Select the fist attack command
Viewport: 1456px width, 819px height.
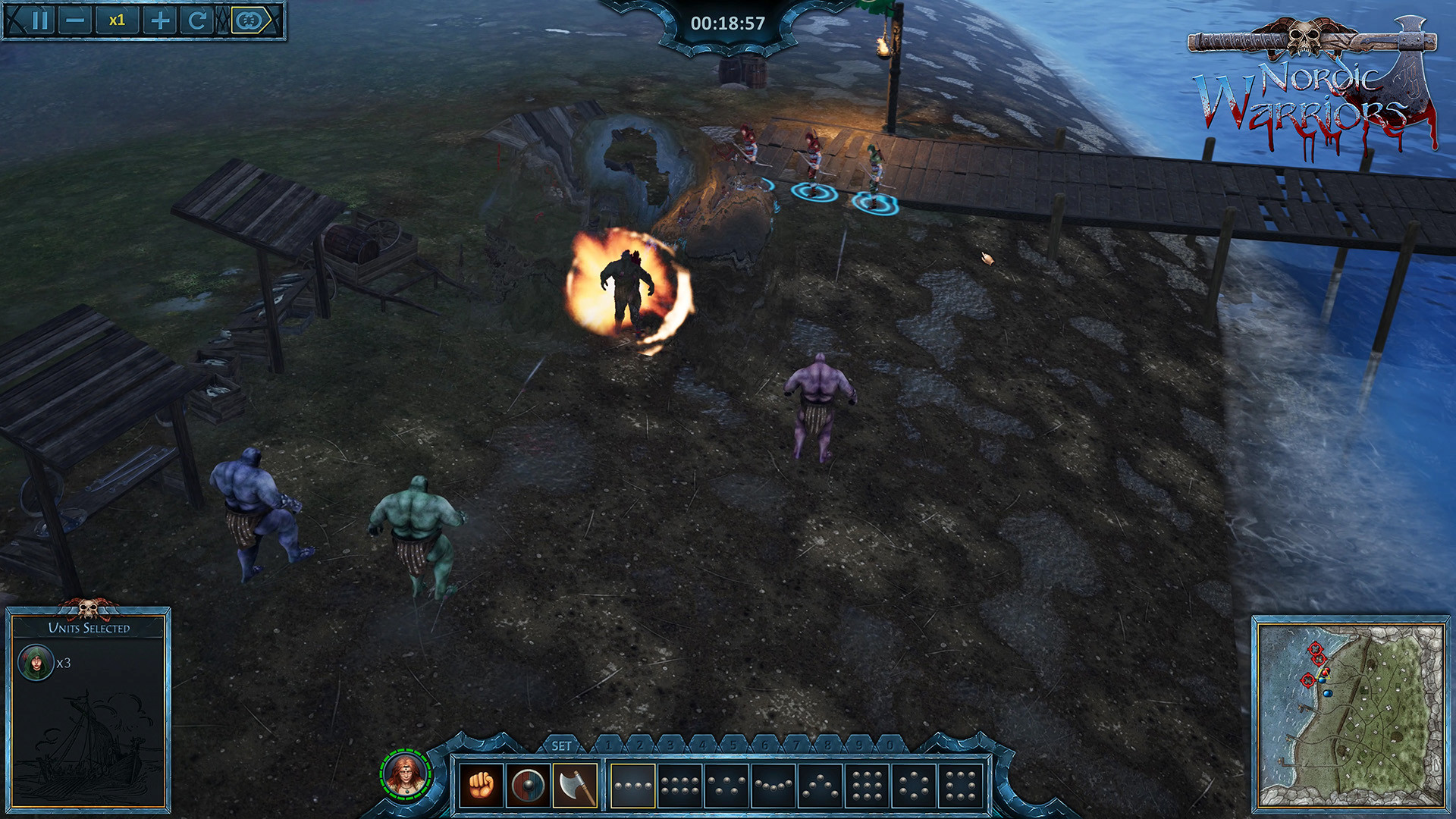pyautogui.click(x=481, y=786)
